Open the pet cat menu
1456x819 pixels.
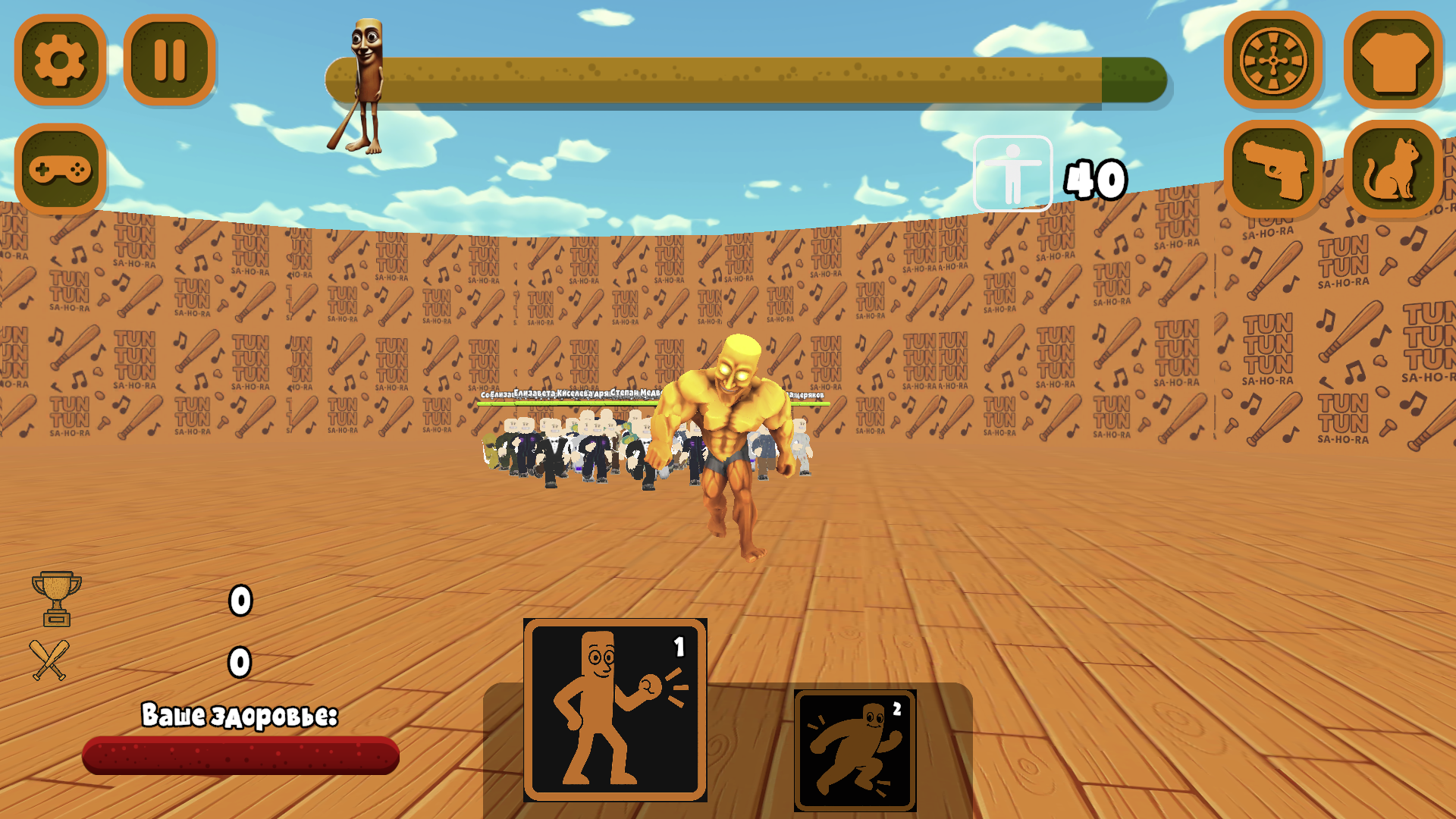point(1395,171)
